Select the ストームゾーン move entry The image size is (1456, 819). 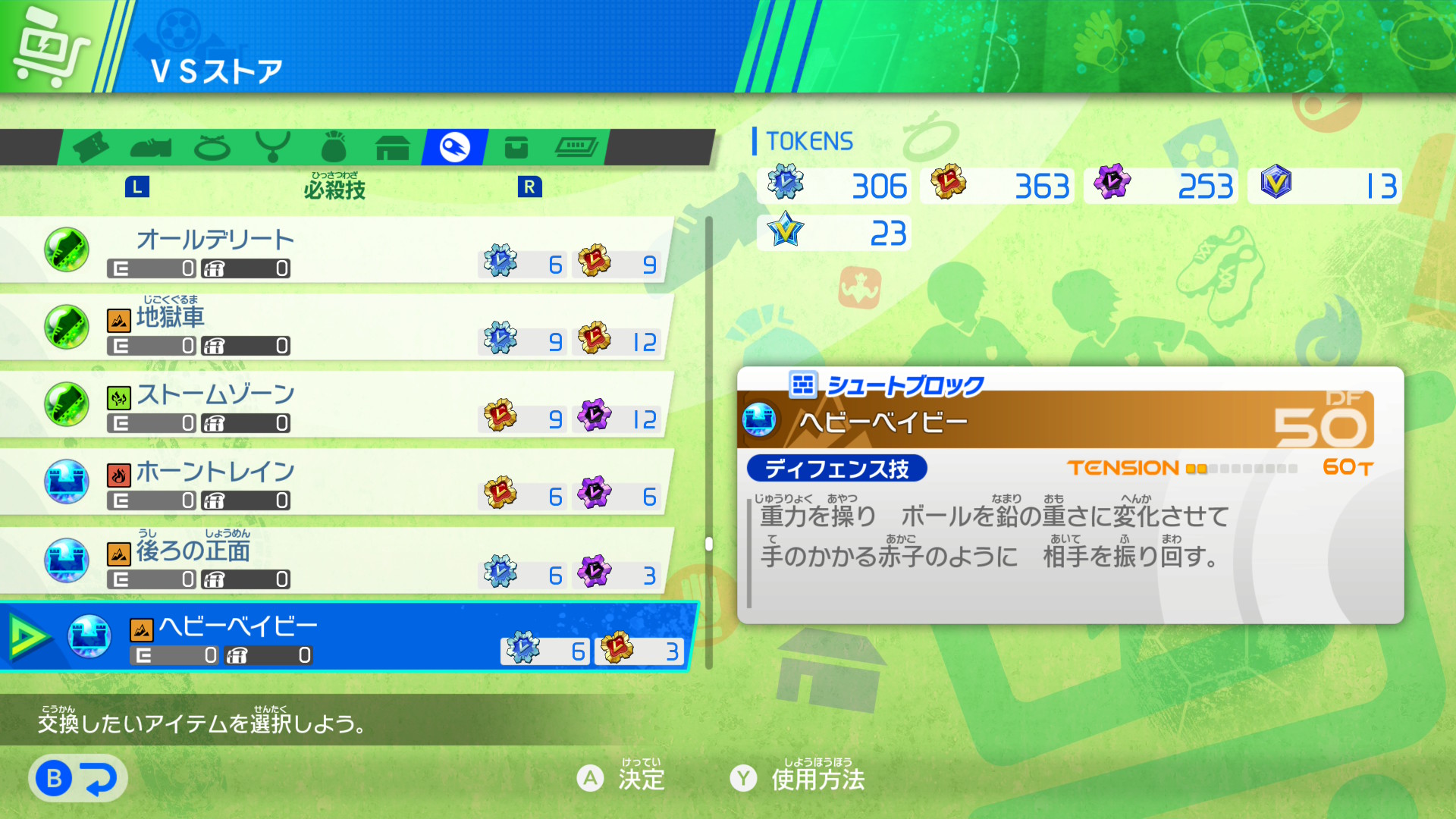click(x=334, y=405)
